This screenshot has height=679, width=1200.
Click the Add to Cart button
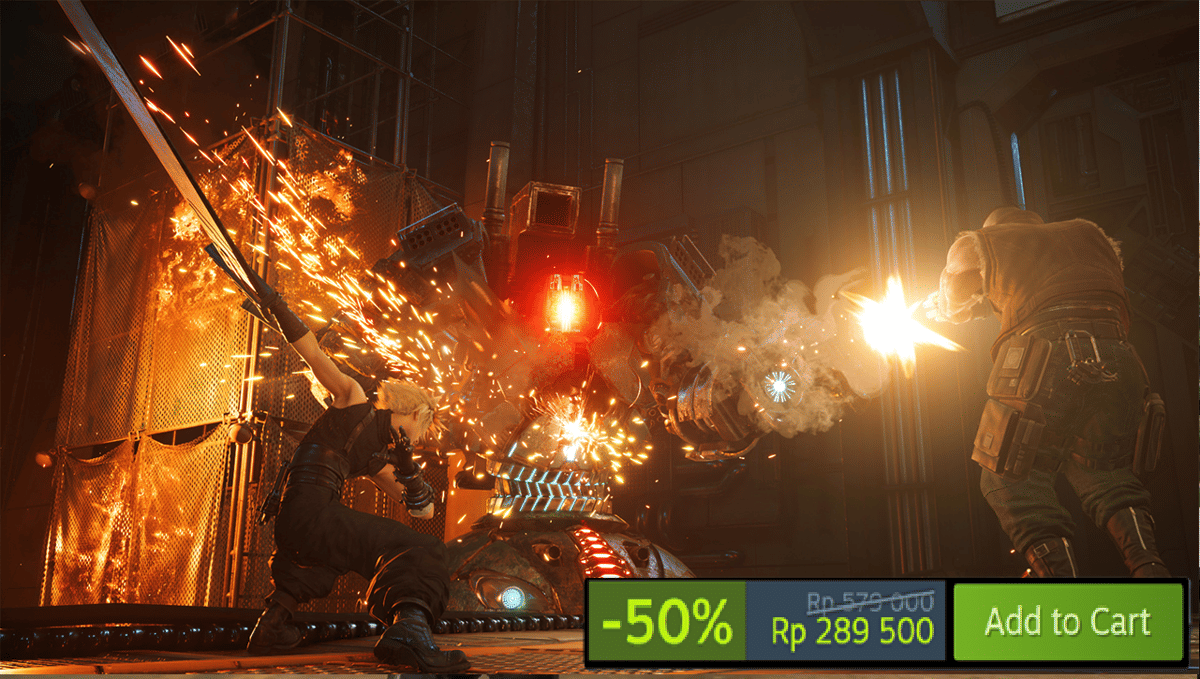1067,621
